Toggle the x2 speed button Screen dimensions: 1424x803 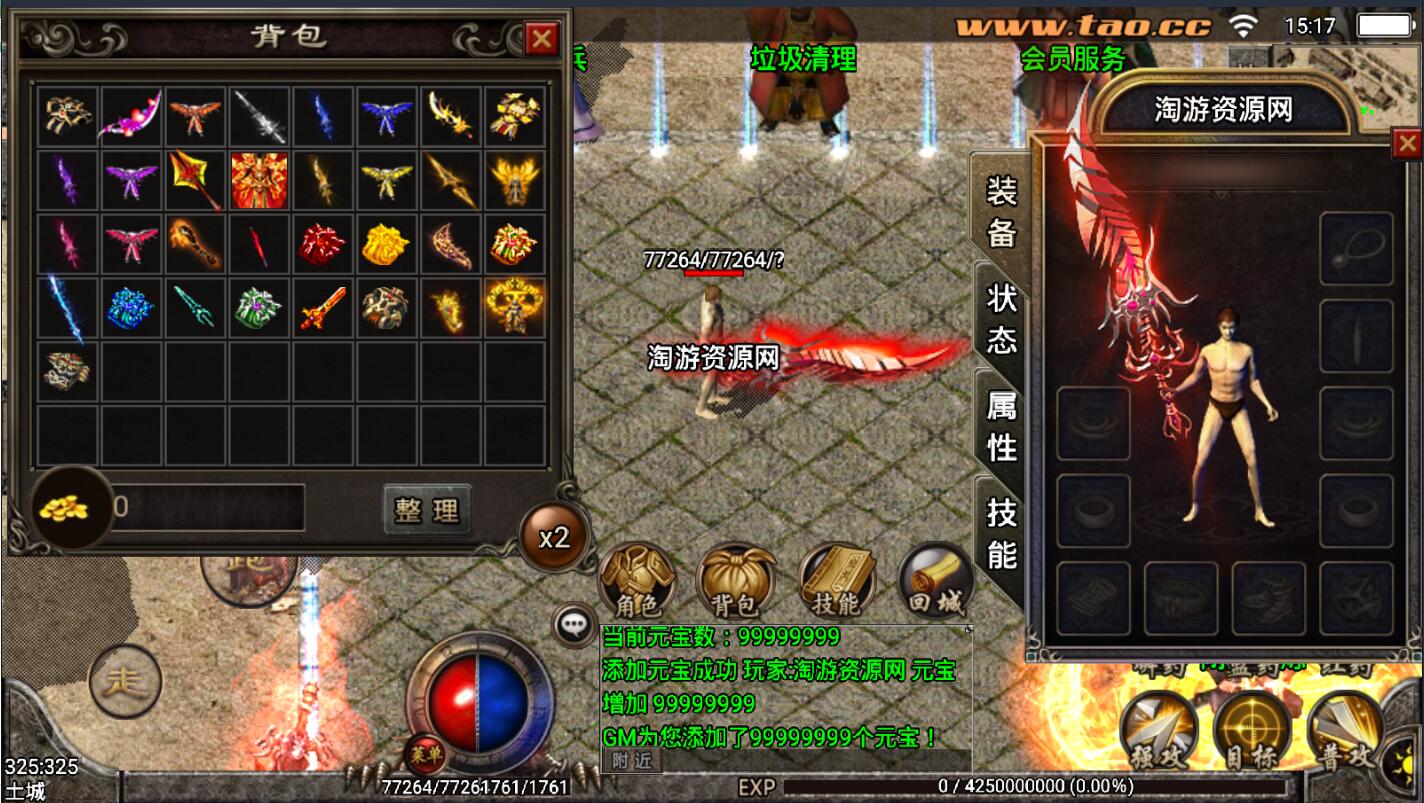point(554,538)
